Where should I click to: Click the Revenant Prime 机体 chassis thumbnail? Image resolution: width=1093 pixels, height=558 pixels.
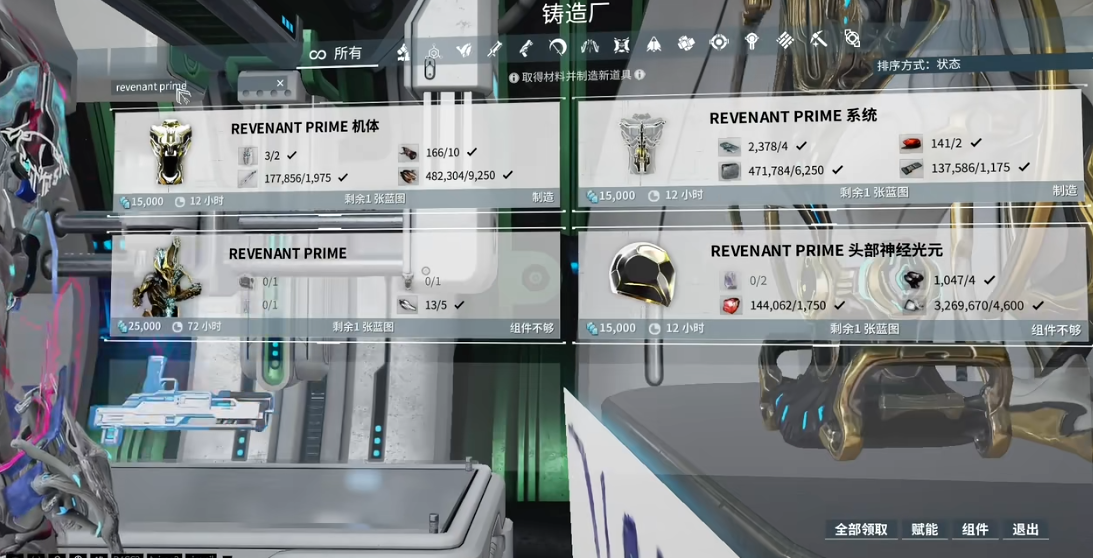170,152
